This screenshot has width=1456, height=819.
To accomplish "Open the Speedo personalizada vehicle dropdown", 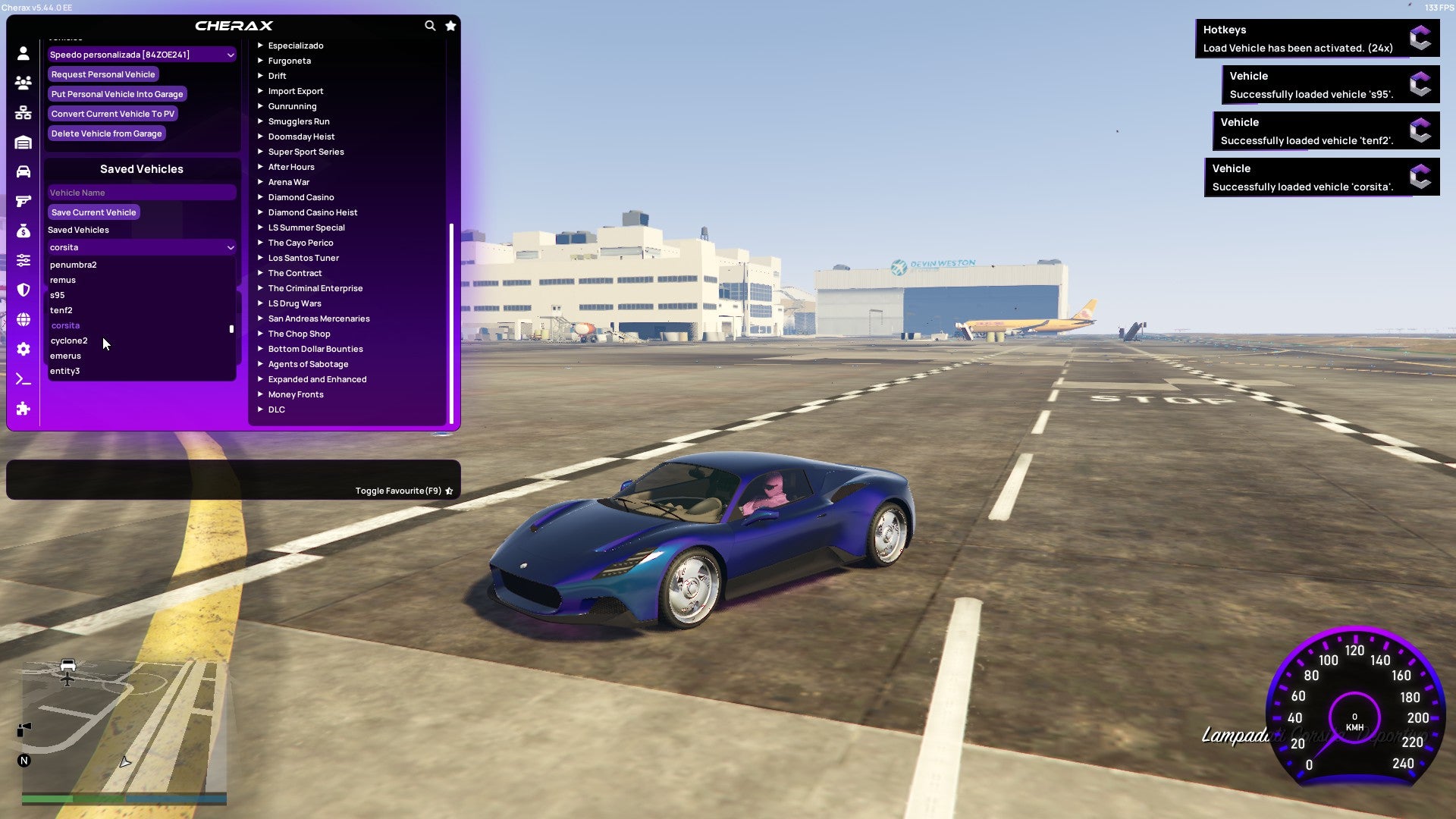I will pos(141,54).
